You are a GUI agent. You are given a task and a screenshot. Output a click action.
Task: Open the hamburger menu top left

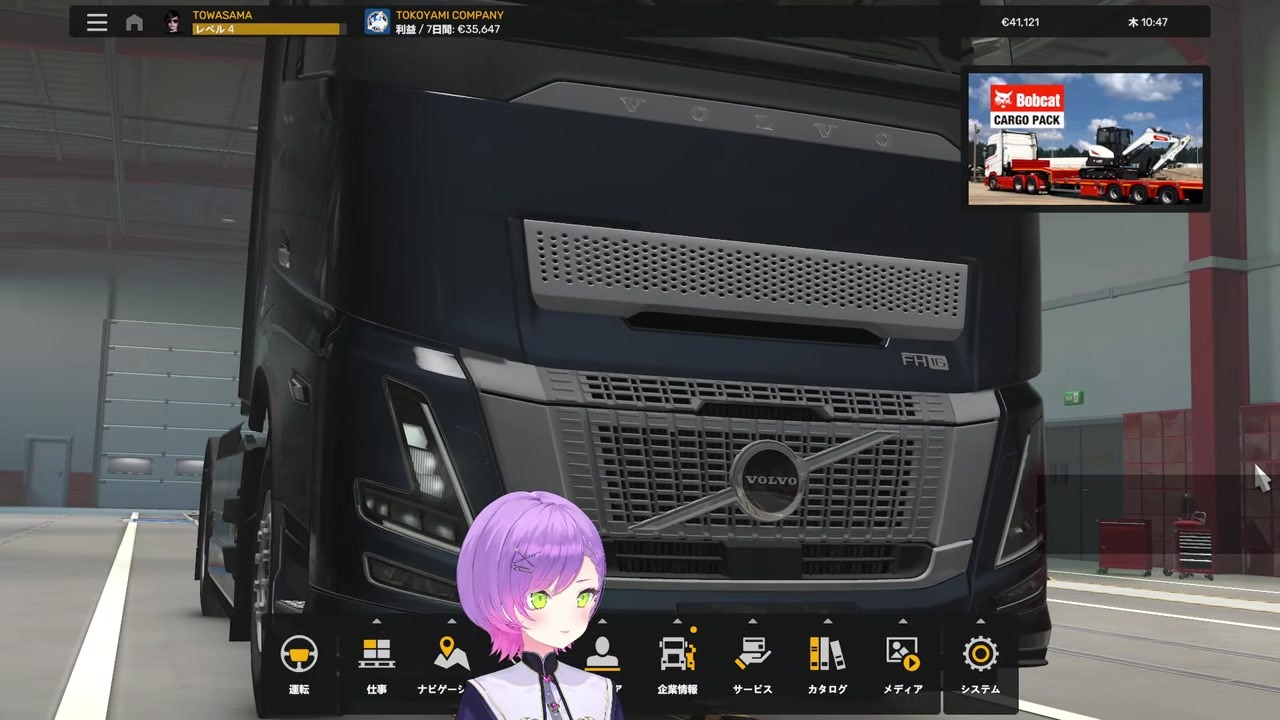click(x=96, y=21)
